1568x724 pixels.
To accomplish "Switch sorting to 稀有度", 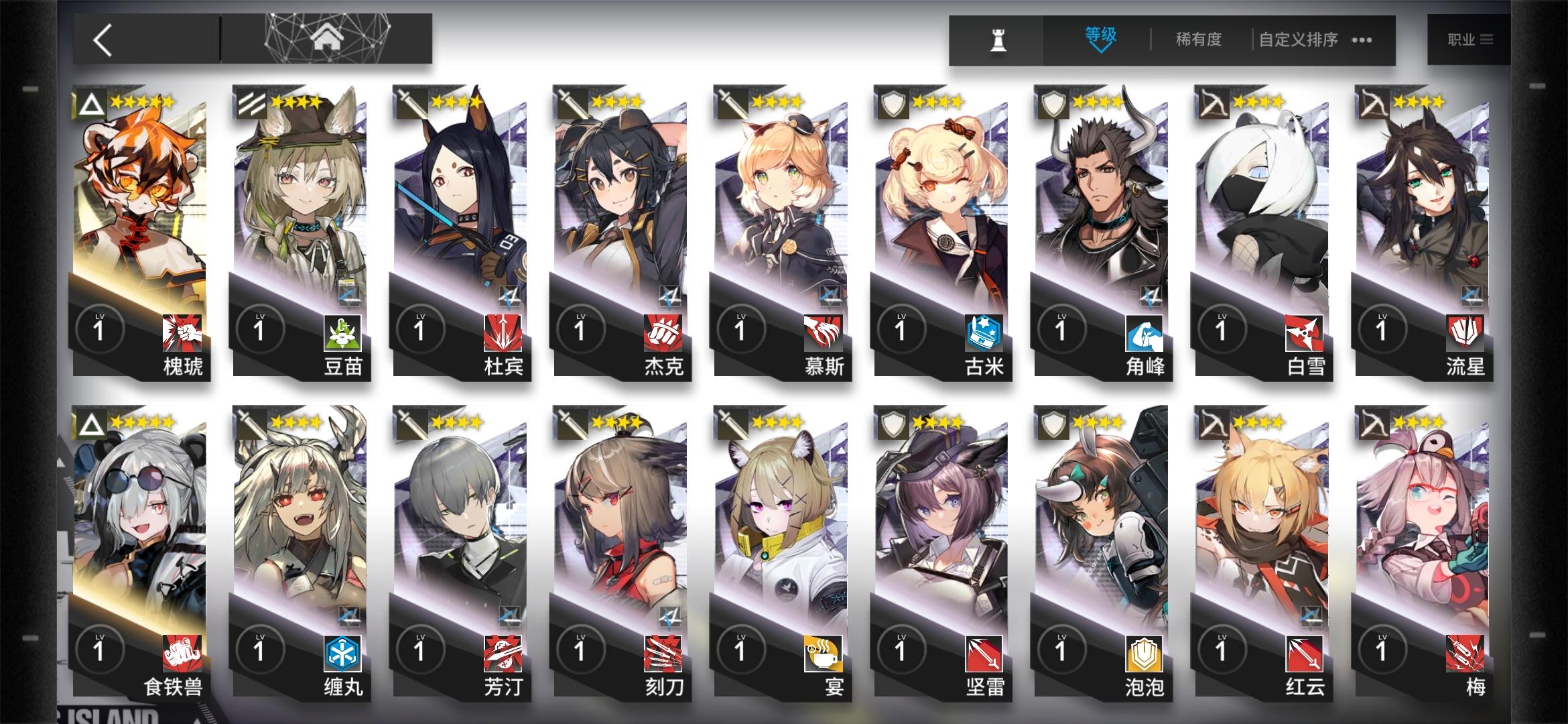I will pos(1199,38).
